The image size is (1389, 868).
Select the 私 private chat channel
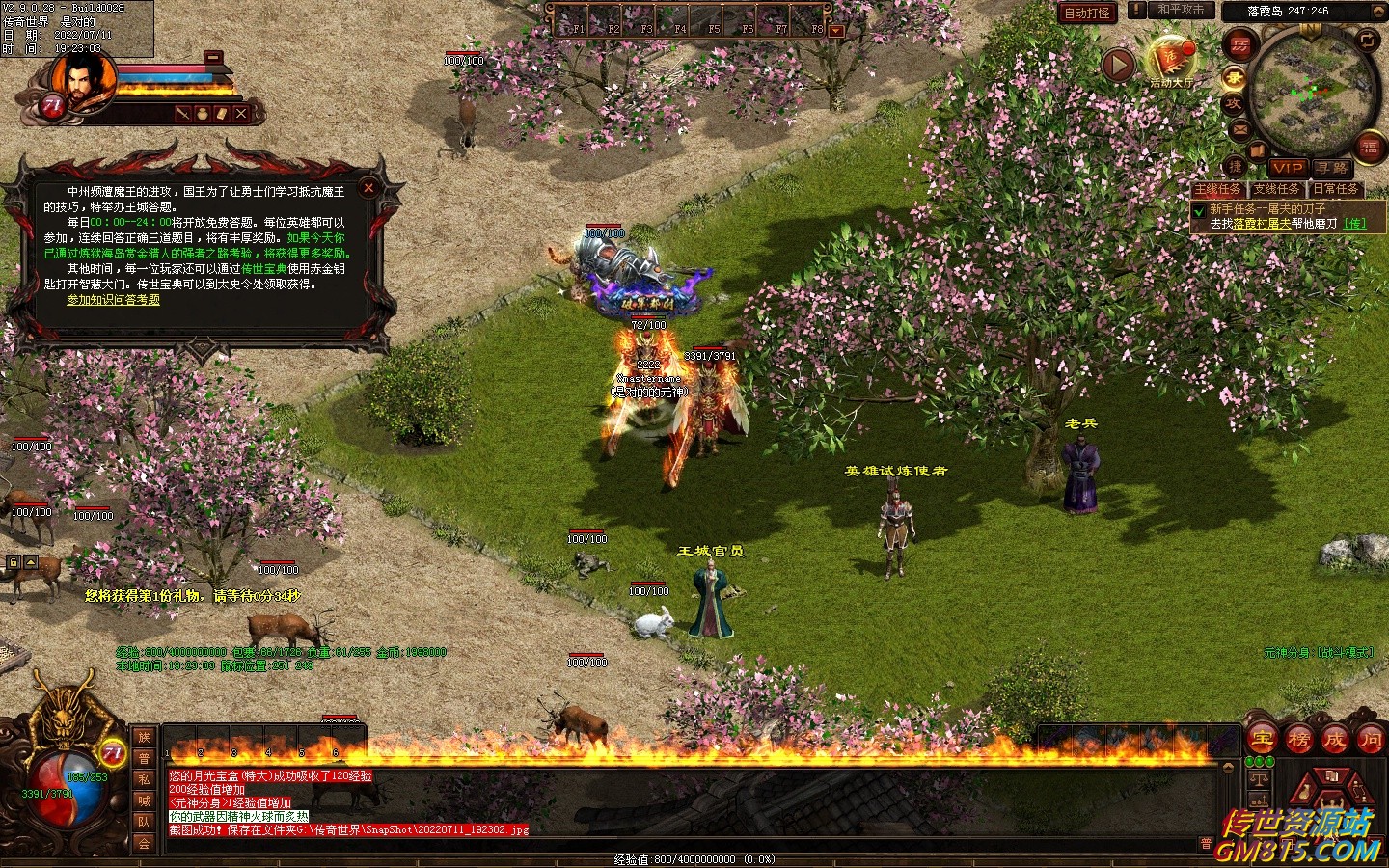point(144,779)
